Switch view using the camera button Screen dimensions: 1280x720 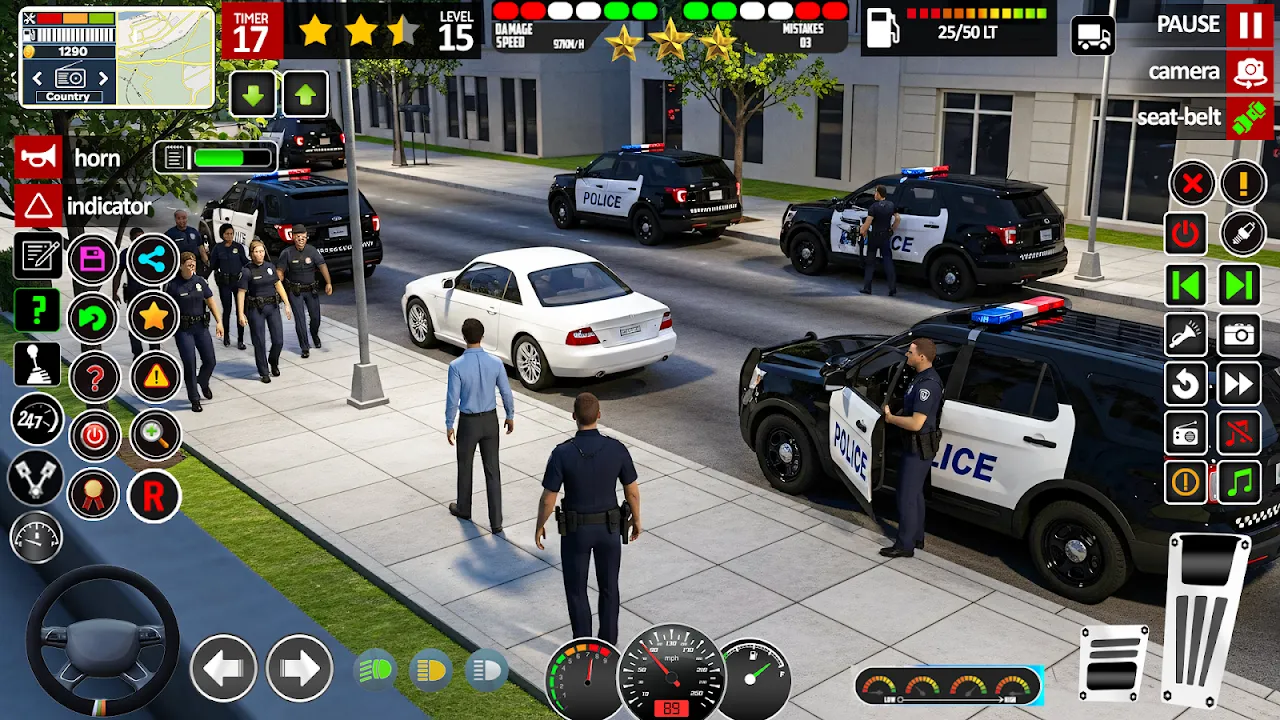coord(1250,72)
